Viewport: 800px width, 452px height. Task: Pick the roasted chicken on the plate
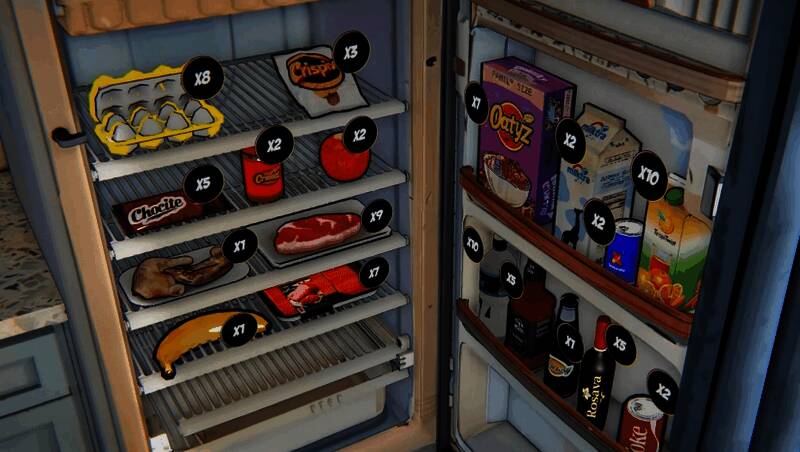[x=180, y=273]
